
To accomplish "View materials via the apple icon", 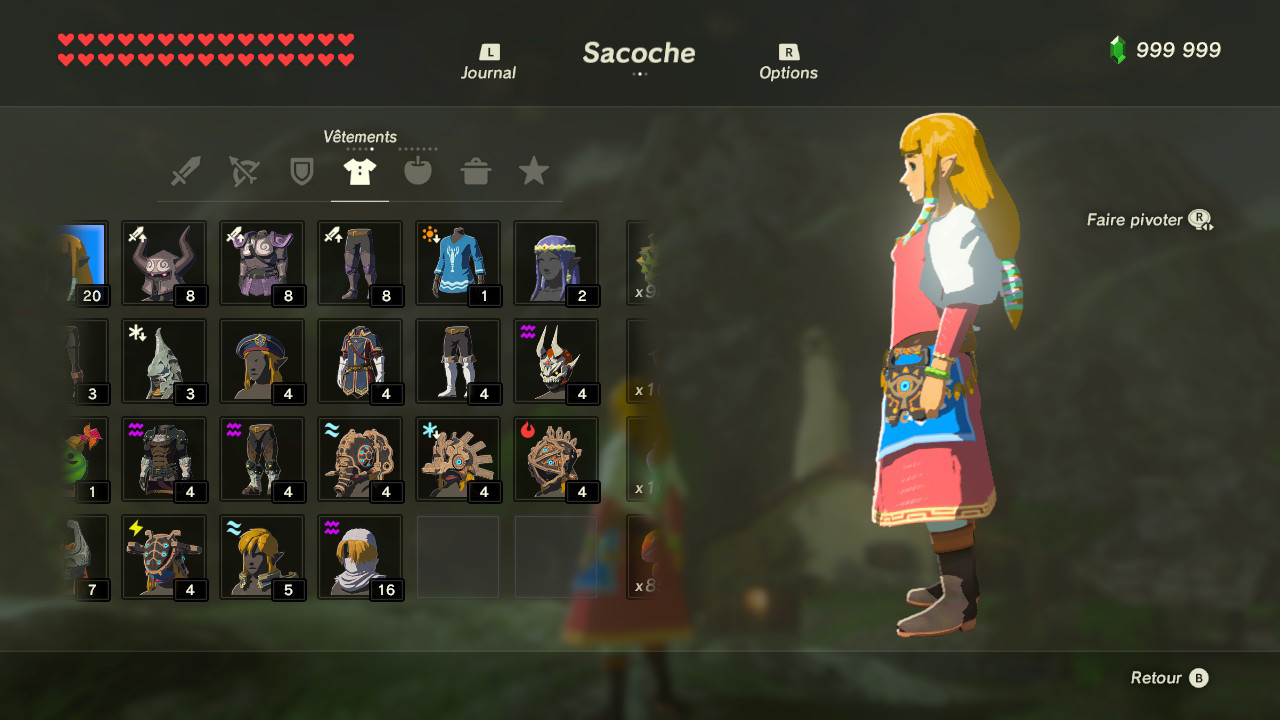I will tap(418, 170).
